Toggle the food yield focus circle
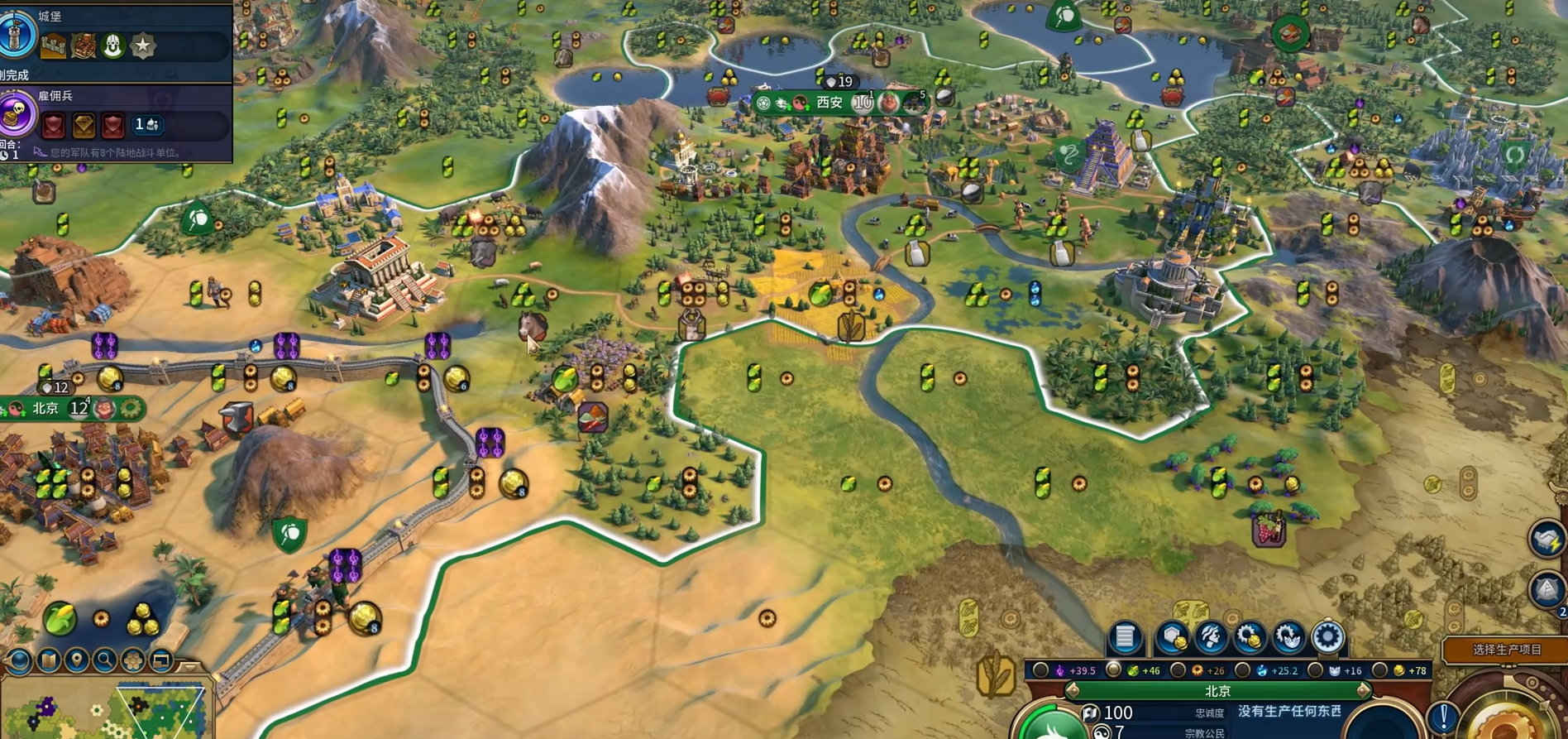 (x=1114, y=670)
